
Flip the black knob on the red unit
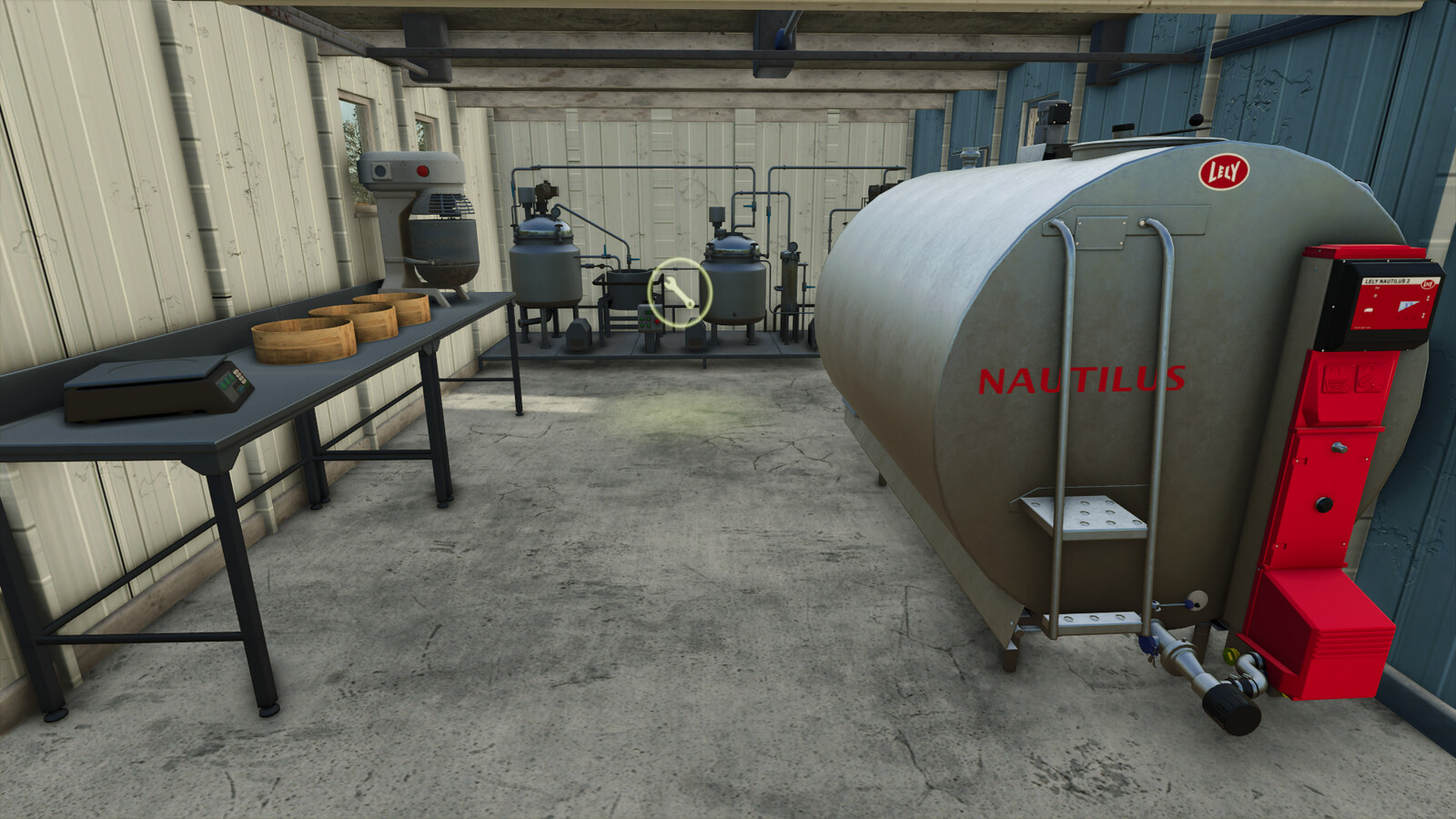click(1324, 503)
